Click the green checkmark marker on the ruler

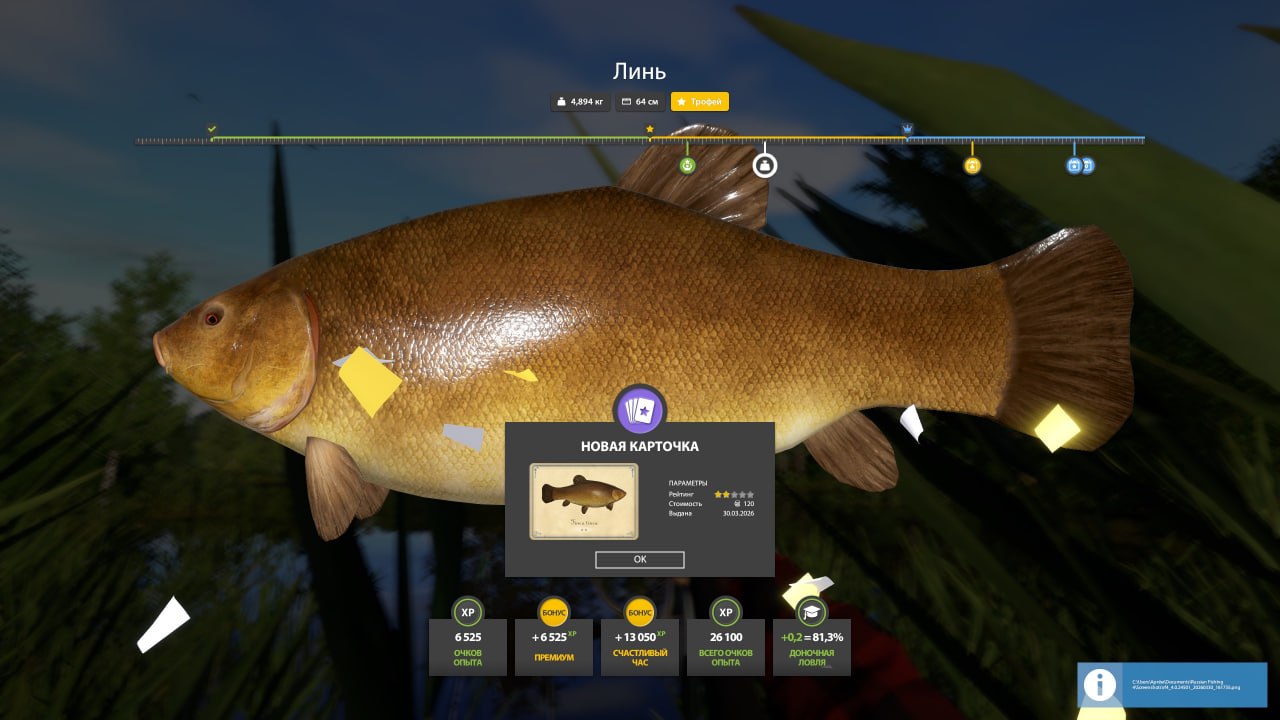point(211,128)
